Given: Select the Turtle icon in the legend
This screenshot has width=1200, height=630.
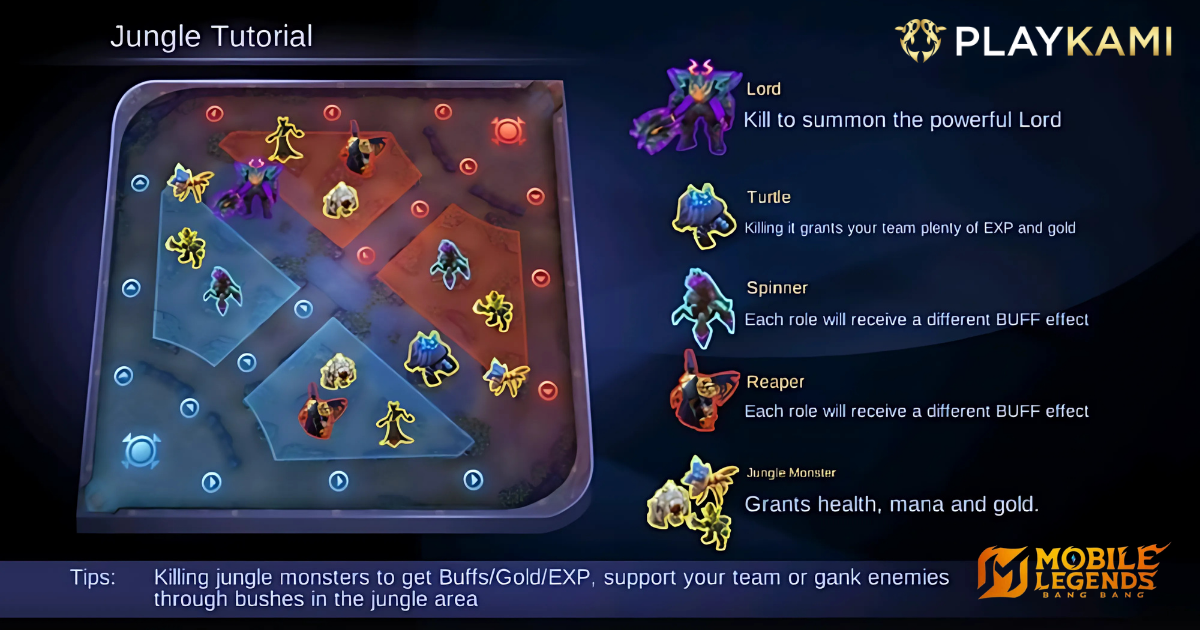Looking at the screenshot, I should pyautogui.click(x=705, y=213).
